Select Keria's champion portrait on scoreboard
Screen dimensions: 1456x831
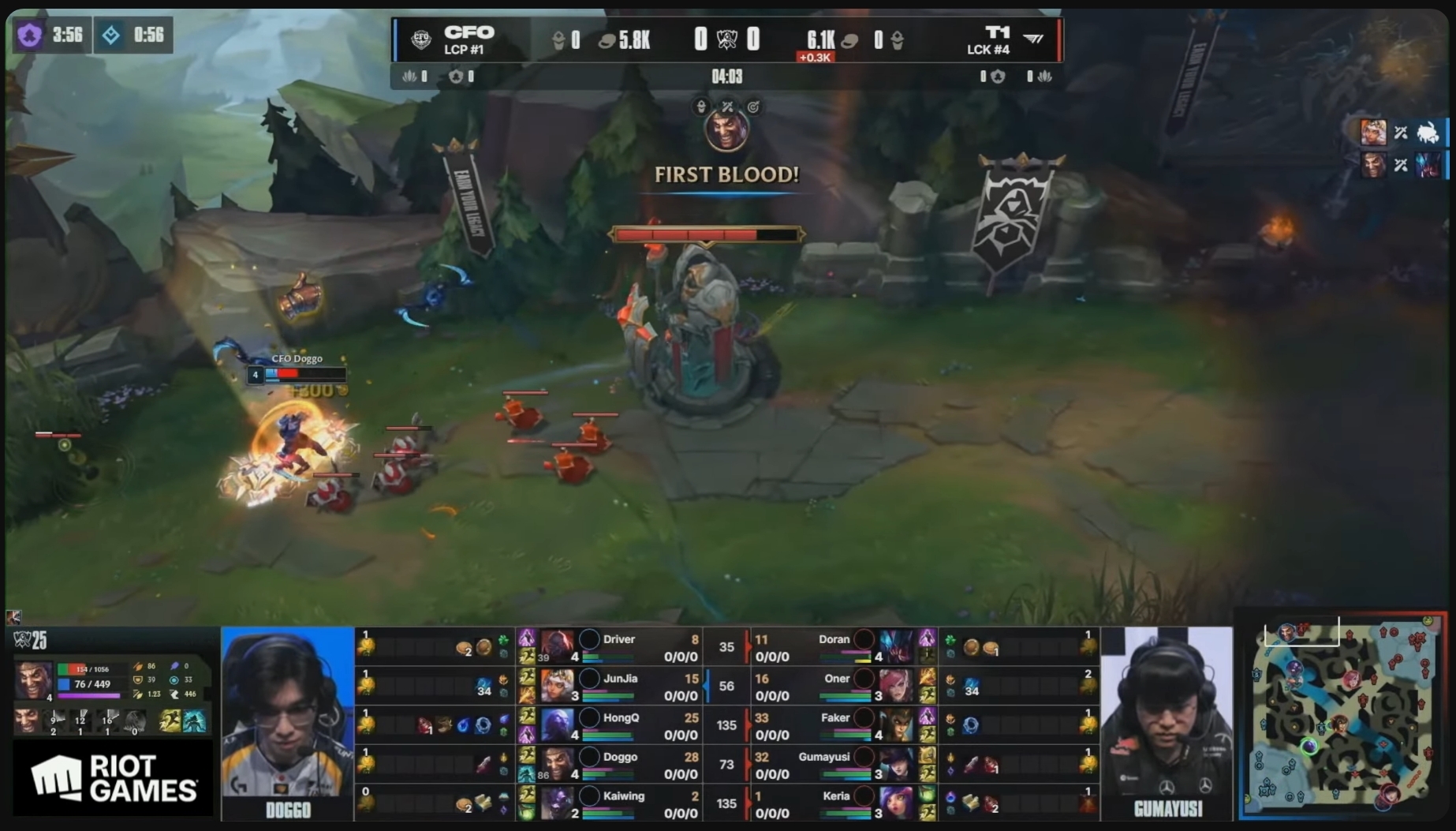tap(896, 803)
